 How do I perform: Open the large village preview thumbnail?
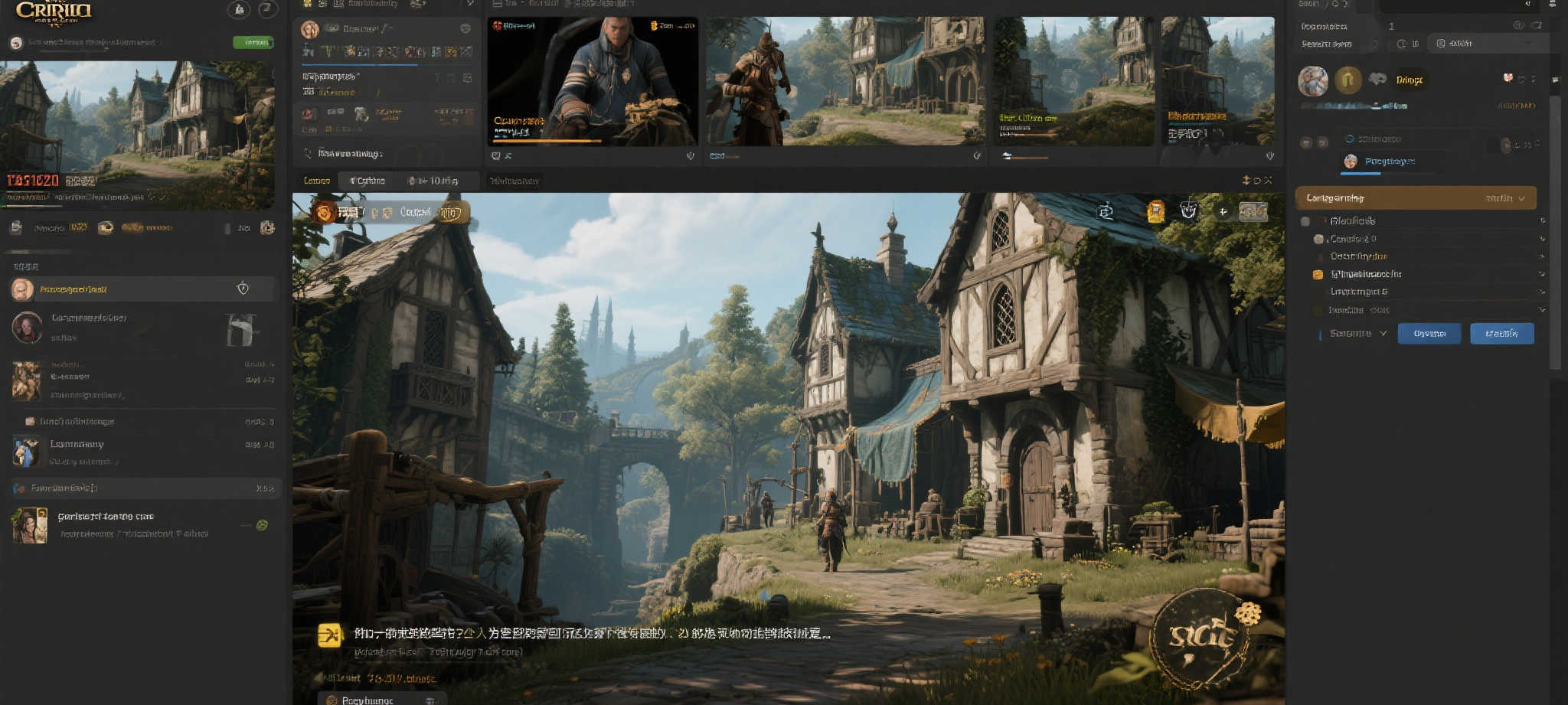click(x=138, y=134)
